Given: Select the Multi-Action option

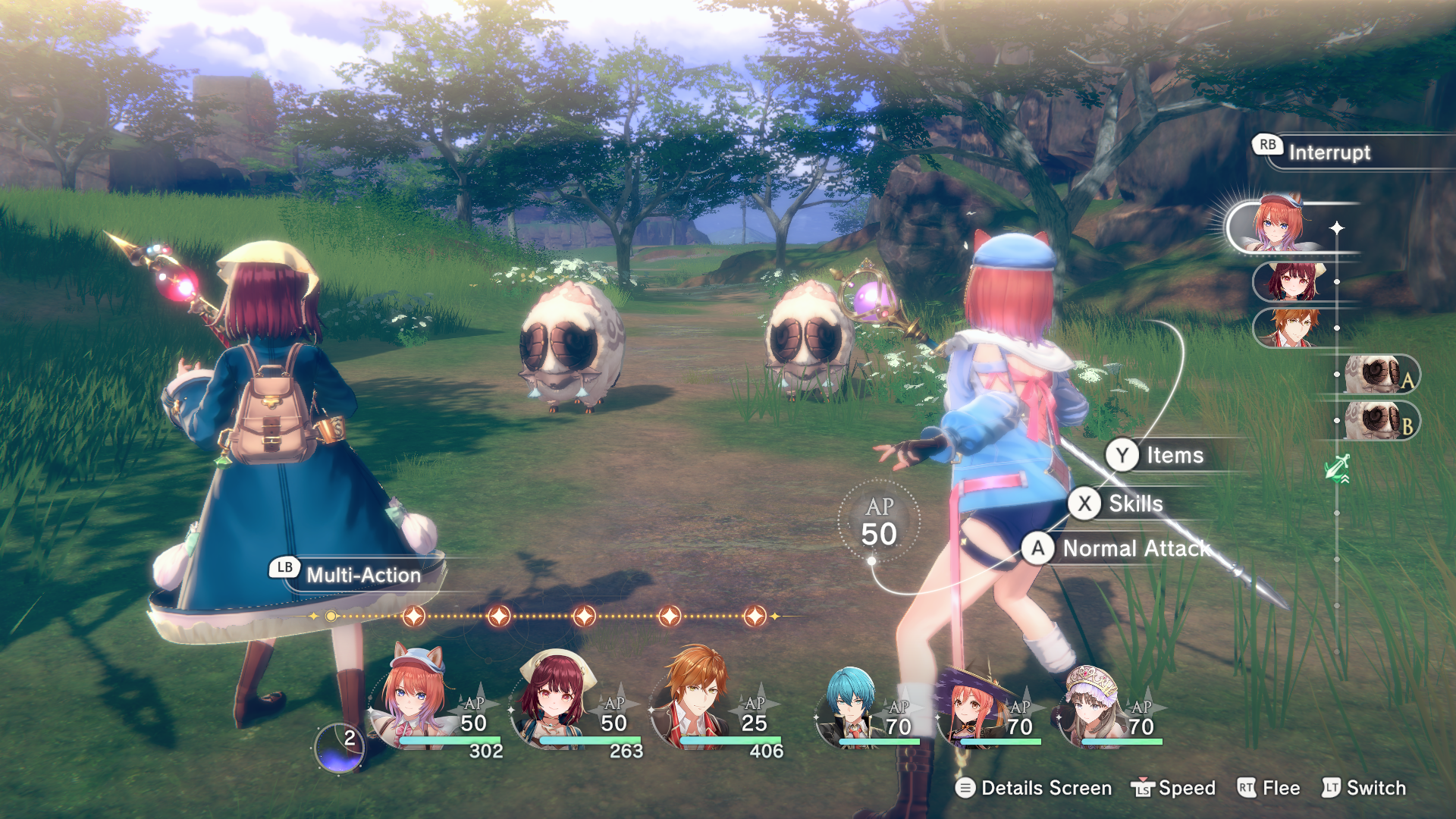Looking at the screenshot, I should click(362, 575).
